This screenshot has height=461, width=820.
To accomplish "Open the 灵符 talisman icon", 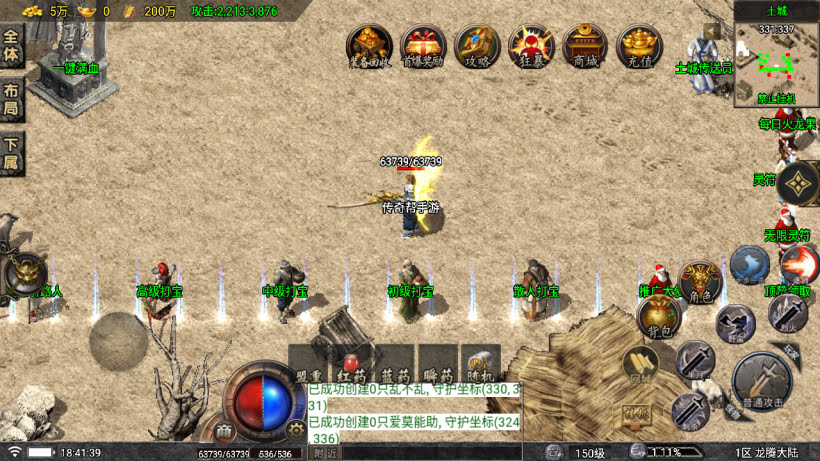I will [x=799, y=182].
